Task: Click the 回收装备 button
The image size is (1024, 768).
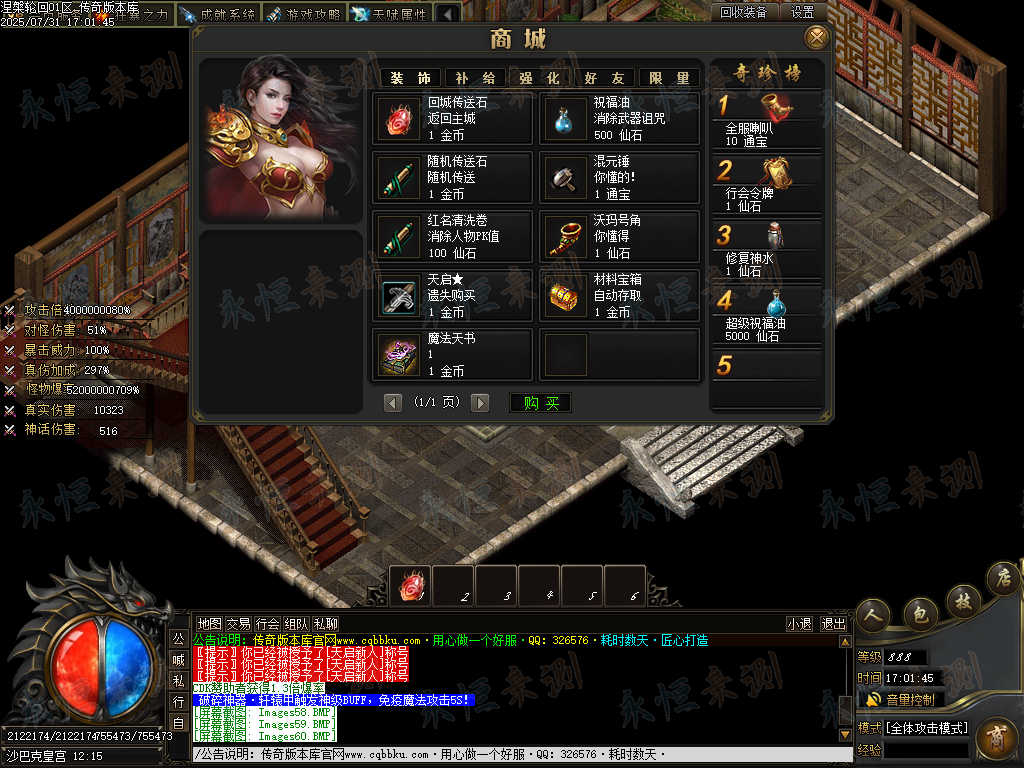Action: point(744,12)
